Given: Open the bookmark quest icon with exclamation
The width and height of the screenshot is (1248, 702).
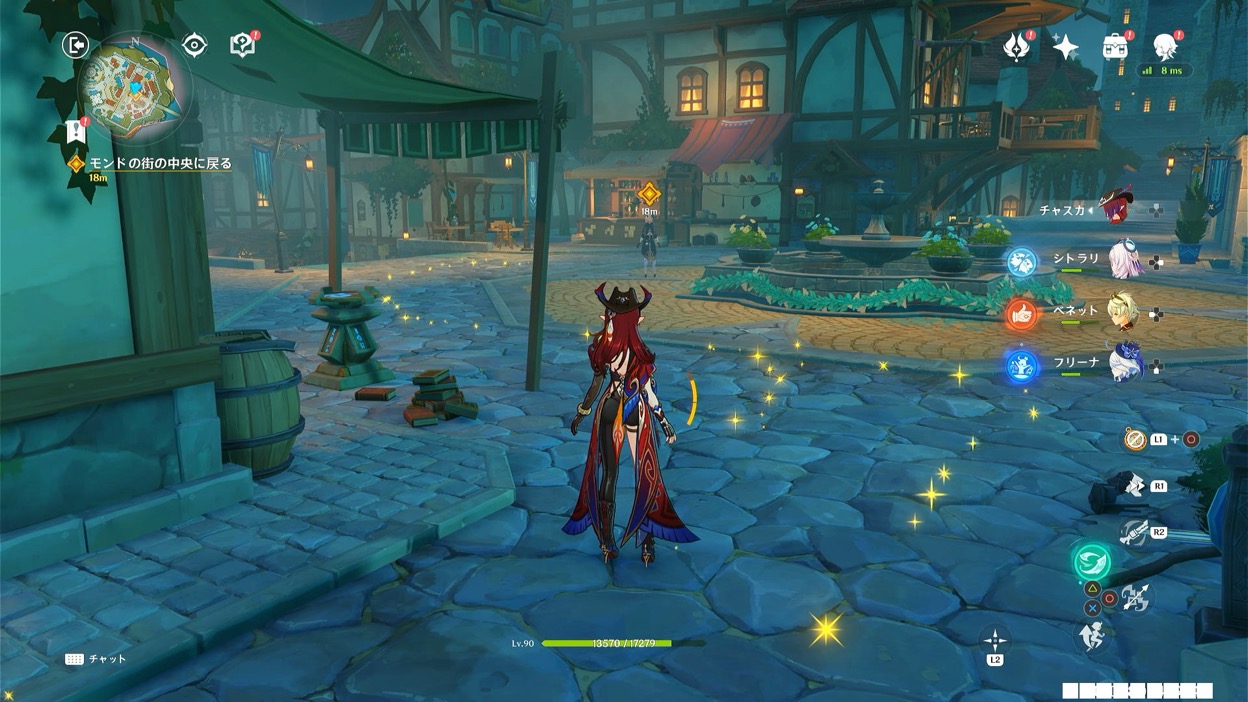Looking at the screenshot, I should (x=74, y=131).
